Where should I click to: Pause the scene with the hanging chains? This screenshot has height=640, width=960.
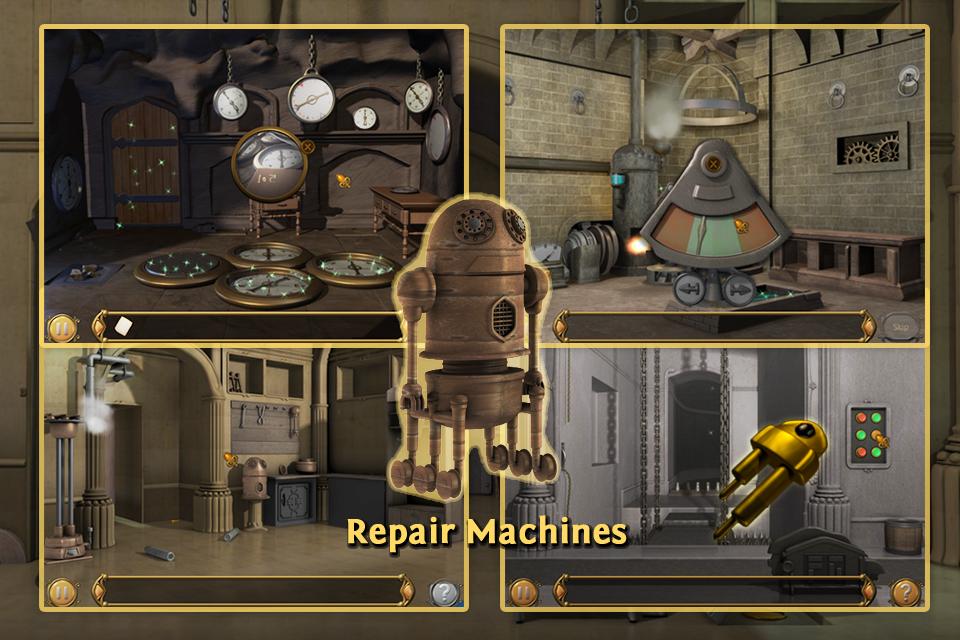pyautogui.click(x=524, y=592)
